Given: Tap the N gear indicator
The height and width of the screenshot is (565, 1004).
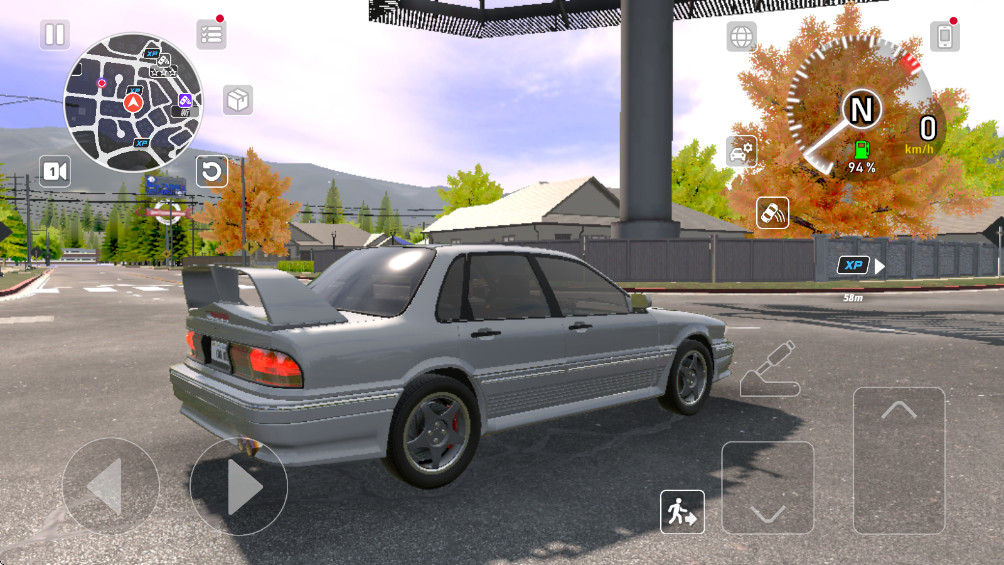Looking at the screenshot, I should click(862, 107).
